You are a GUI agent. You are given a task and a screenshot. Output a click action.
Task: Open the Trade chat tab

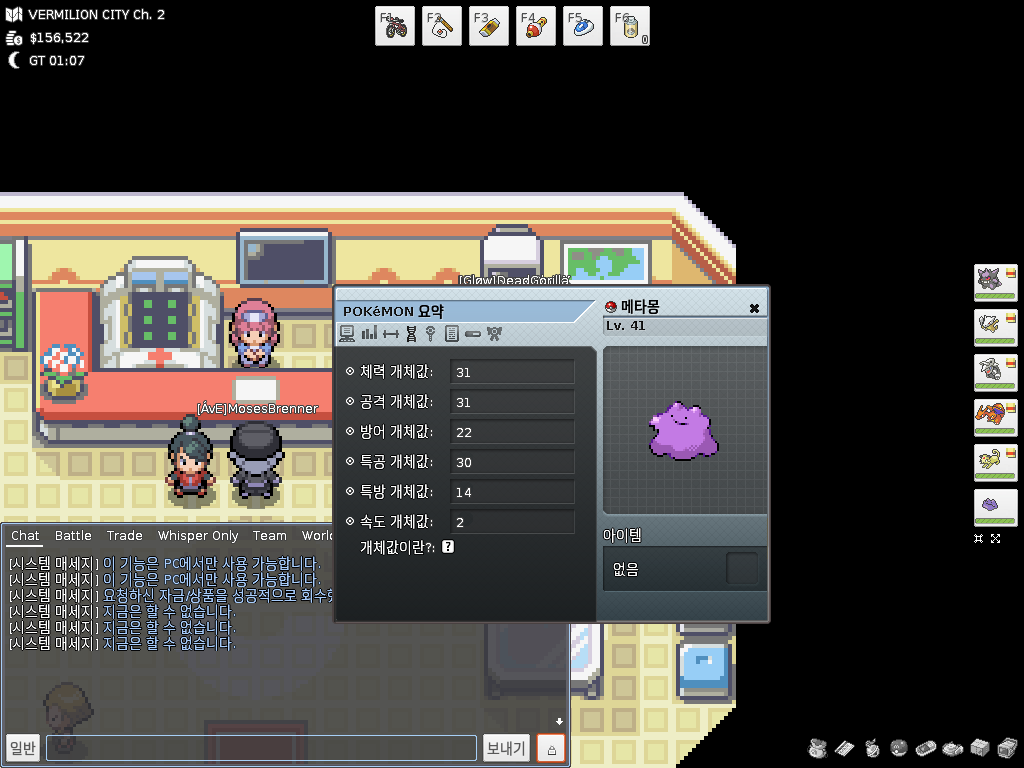pyautogui.click(x=124, y=536)
